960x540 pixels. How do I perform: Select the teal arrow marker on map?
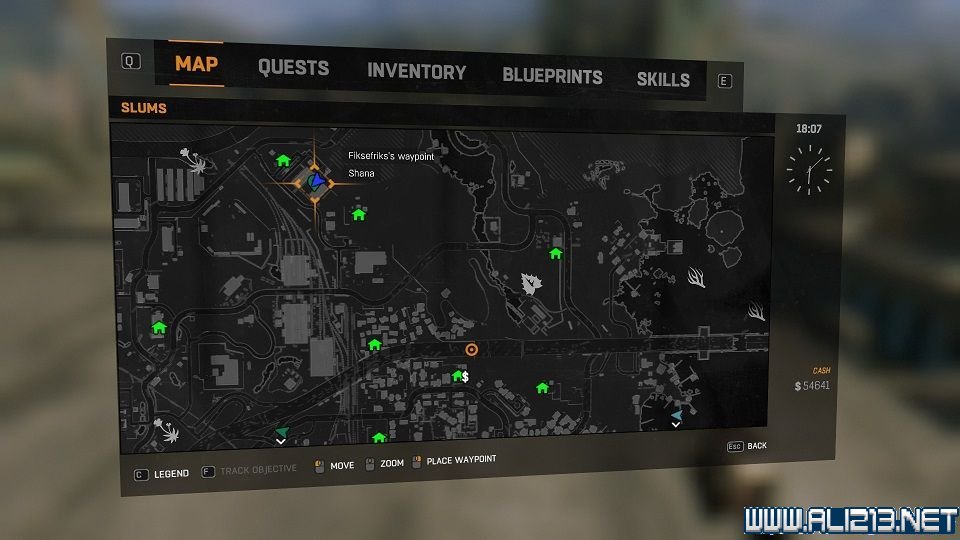(x=677, y=414)
